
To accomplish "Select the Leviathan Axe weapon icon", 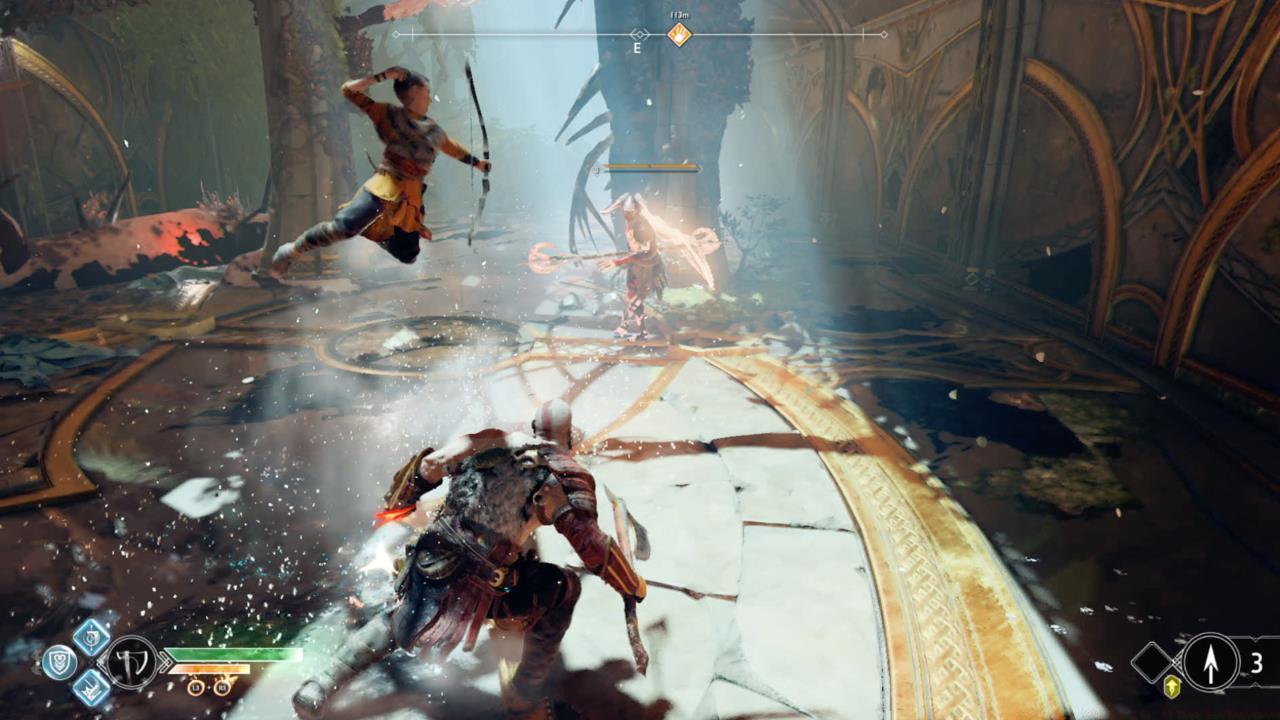I will click(x=131, y=662).
